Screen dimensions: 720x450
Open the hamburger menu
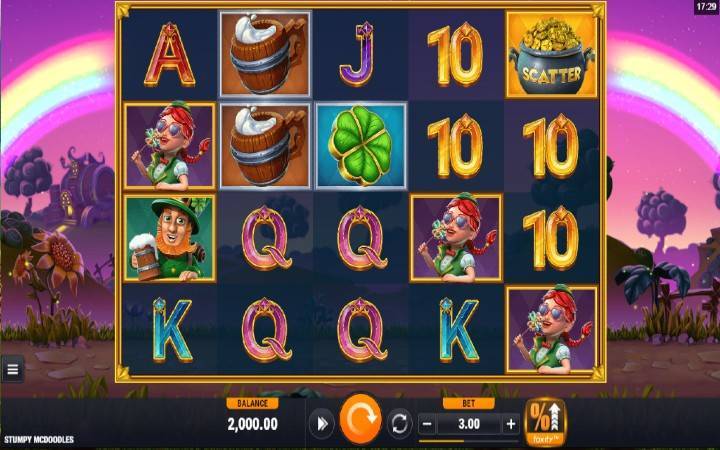(x=13, y=370)
